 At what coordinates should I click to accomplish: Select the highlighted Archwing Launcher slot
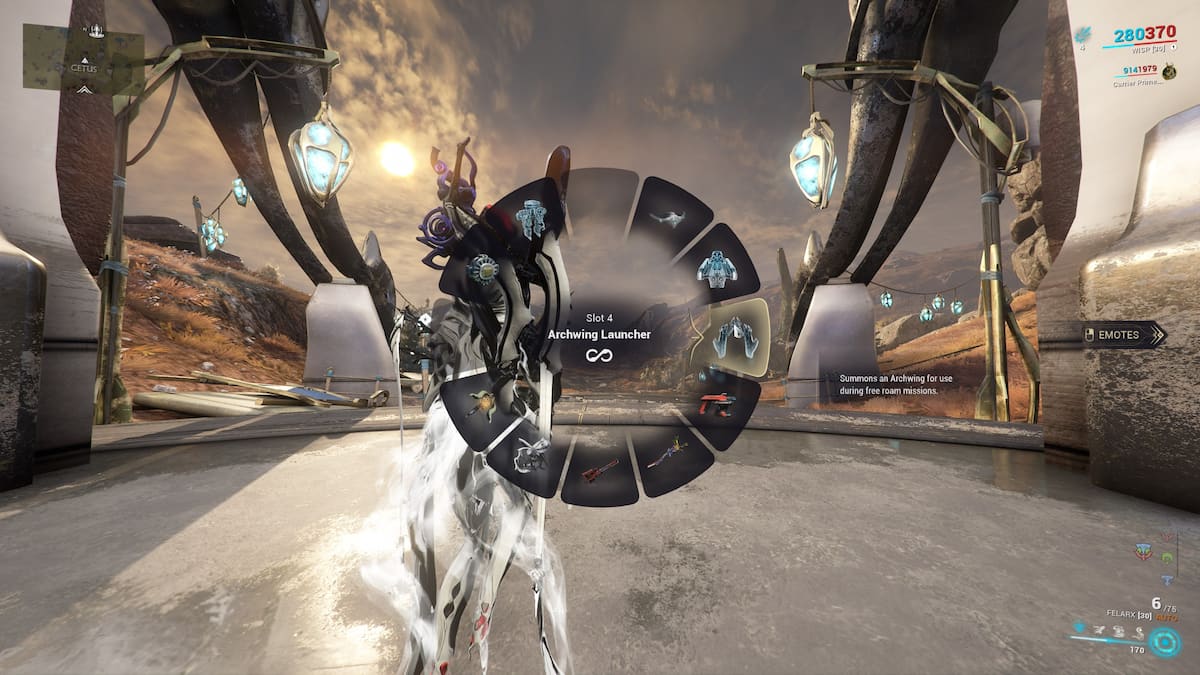733,338
